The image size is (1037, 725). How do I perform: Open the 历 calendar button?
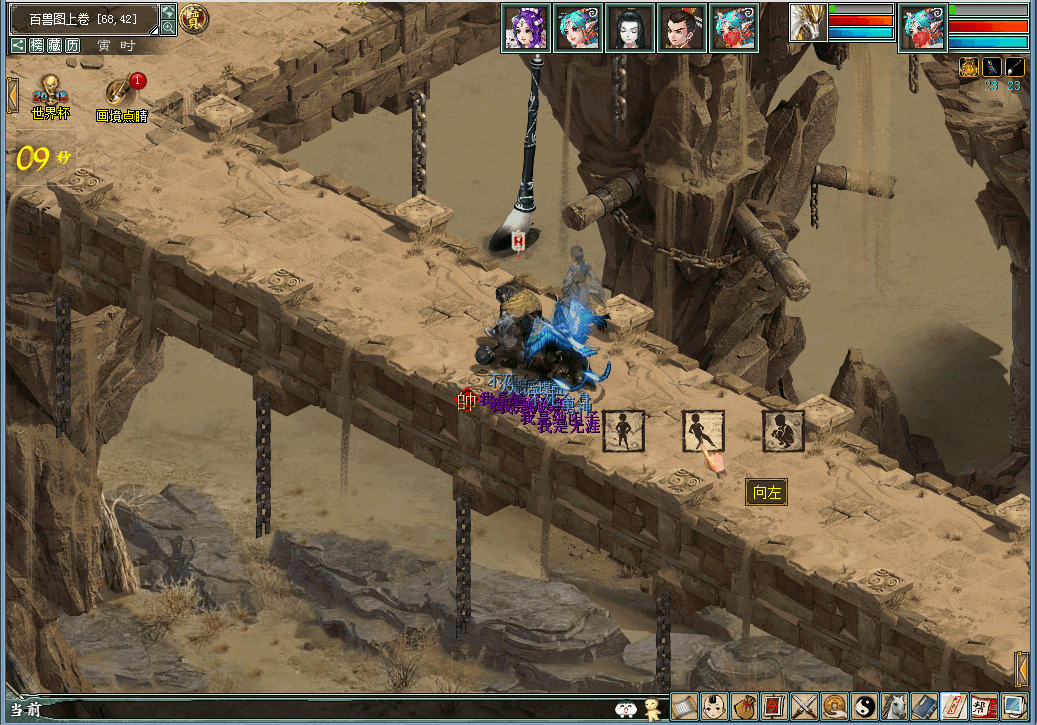click(73, 45)
